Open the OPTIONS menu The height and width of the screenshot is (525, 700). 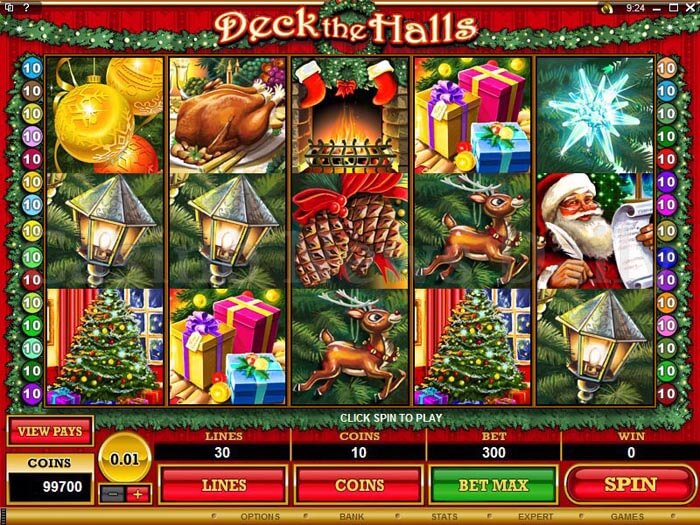pos(259,517)
